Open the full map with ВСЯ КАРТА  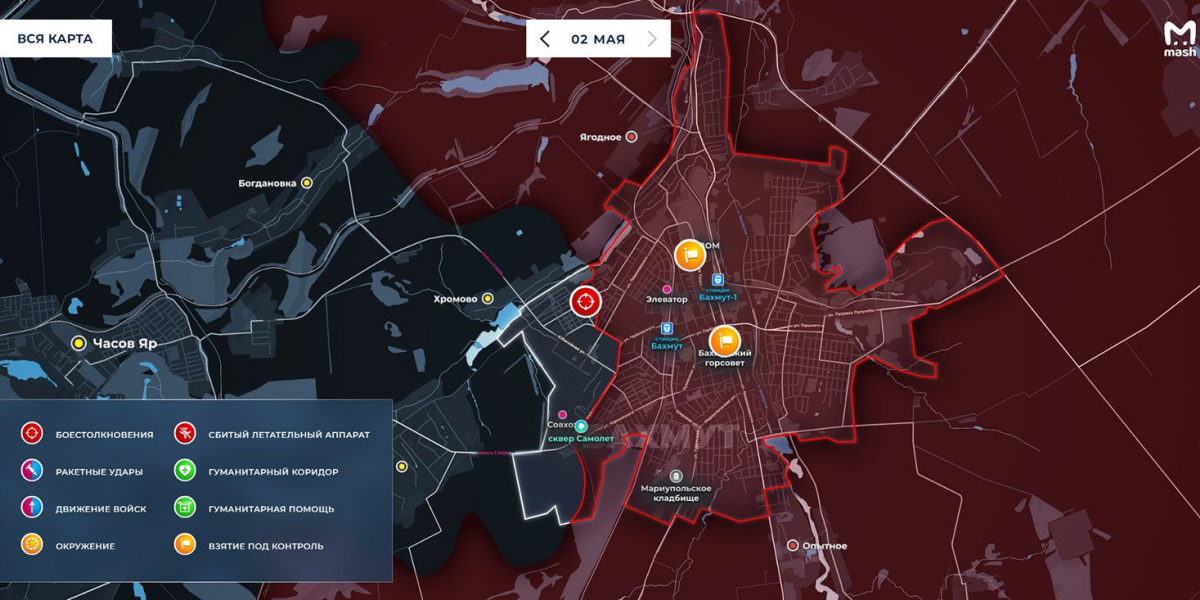(x=55, y=39)
